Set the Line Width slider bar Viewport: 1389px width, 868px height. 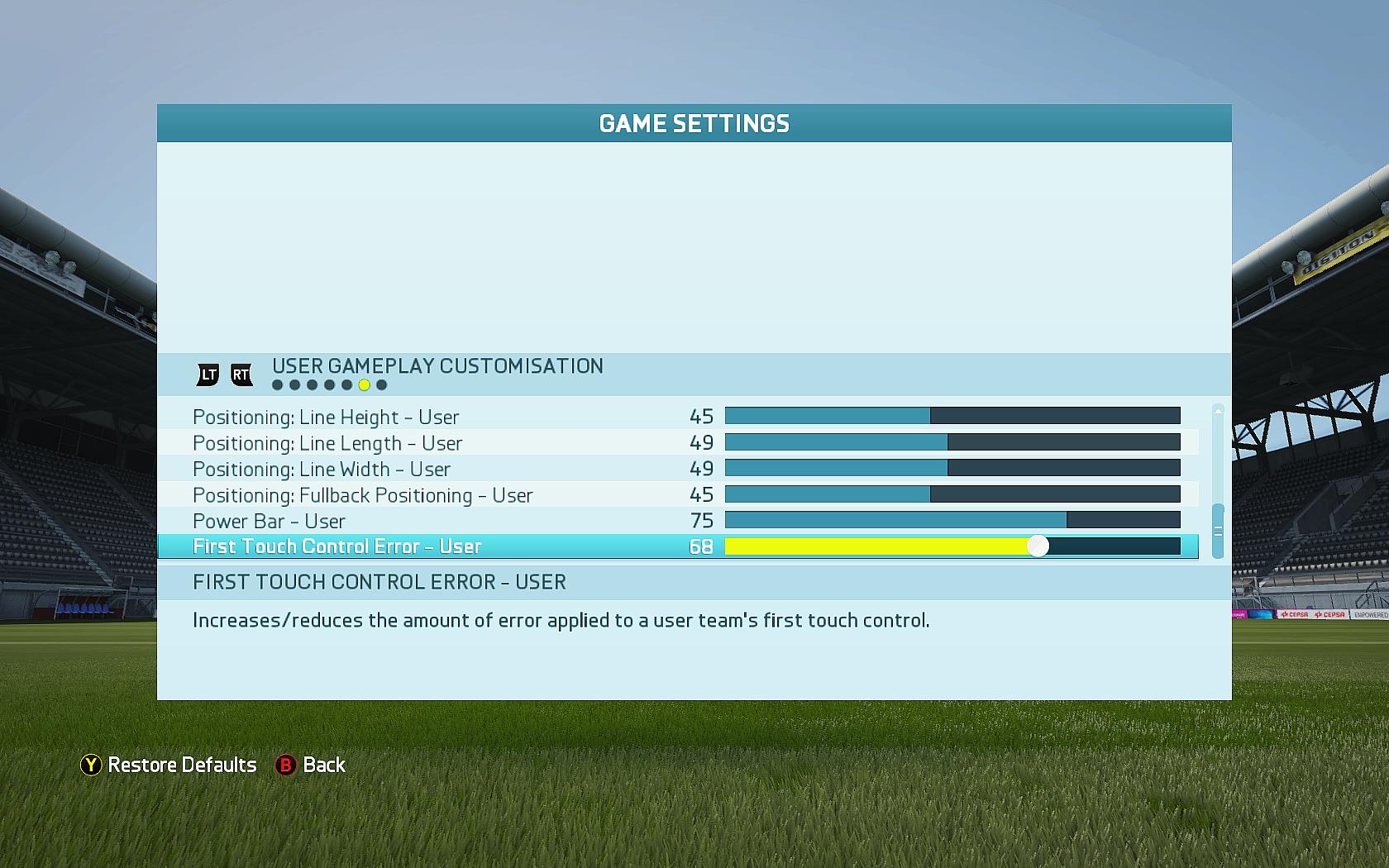point(952,469)
